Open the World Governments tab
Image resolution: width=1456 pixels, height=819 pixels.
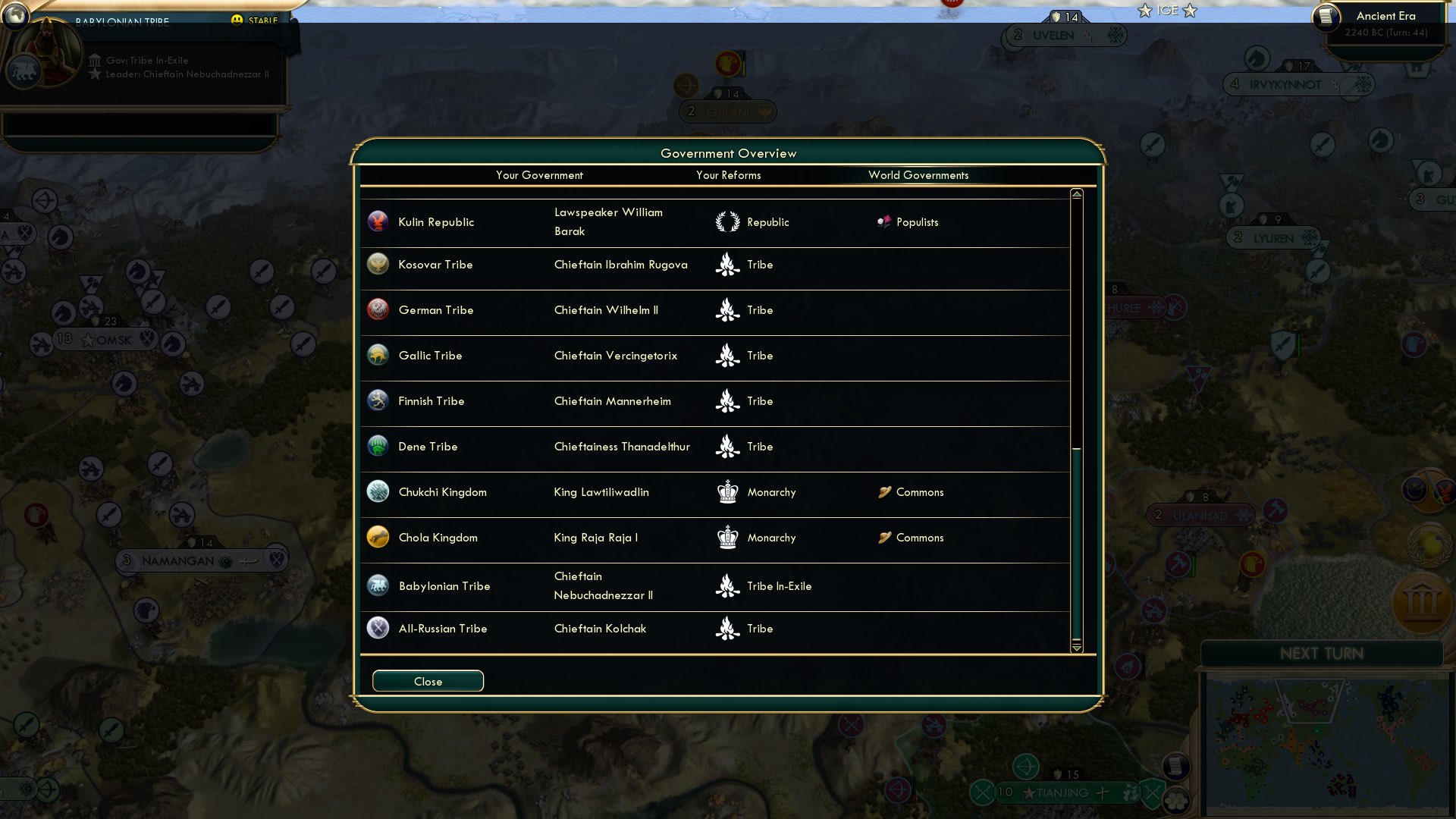(x=919, y=175)
